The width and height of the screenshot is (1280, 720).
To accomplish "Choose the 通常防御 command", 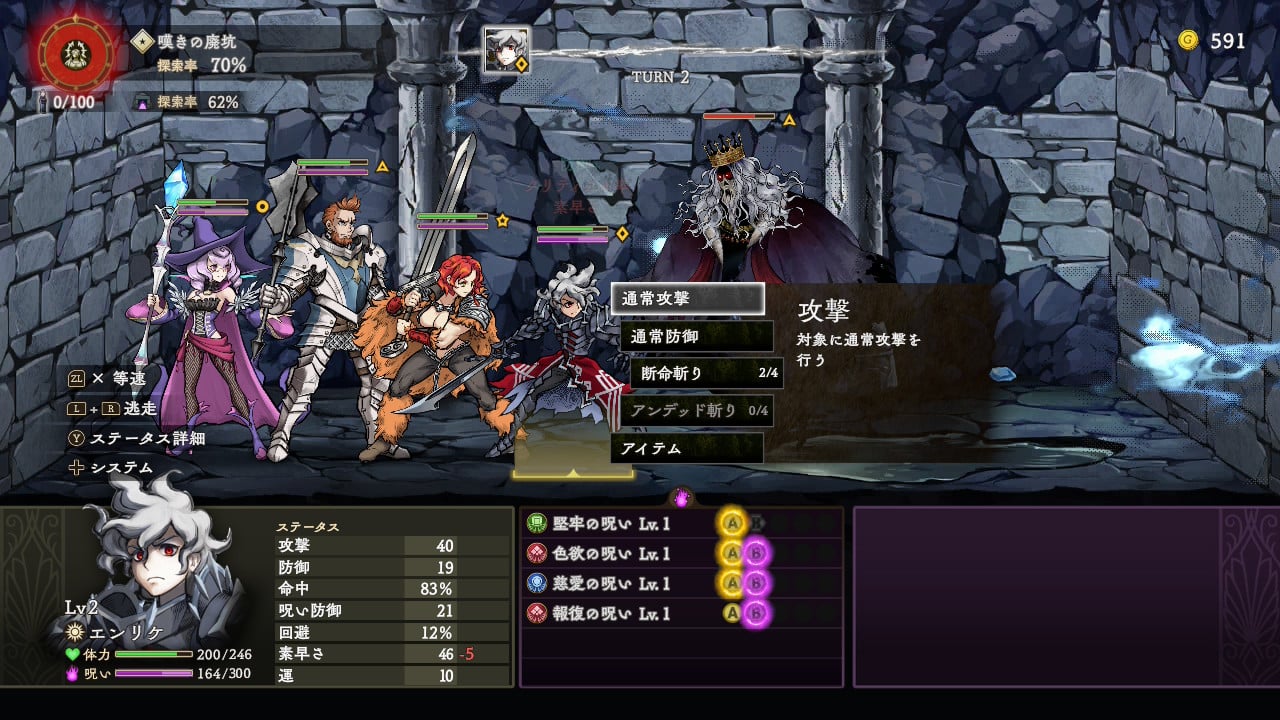I will pos(696,336).
